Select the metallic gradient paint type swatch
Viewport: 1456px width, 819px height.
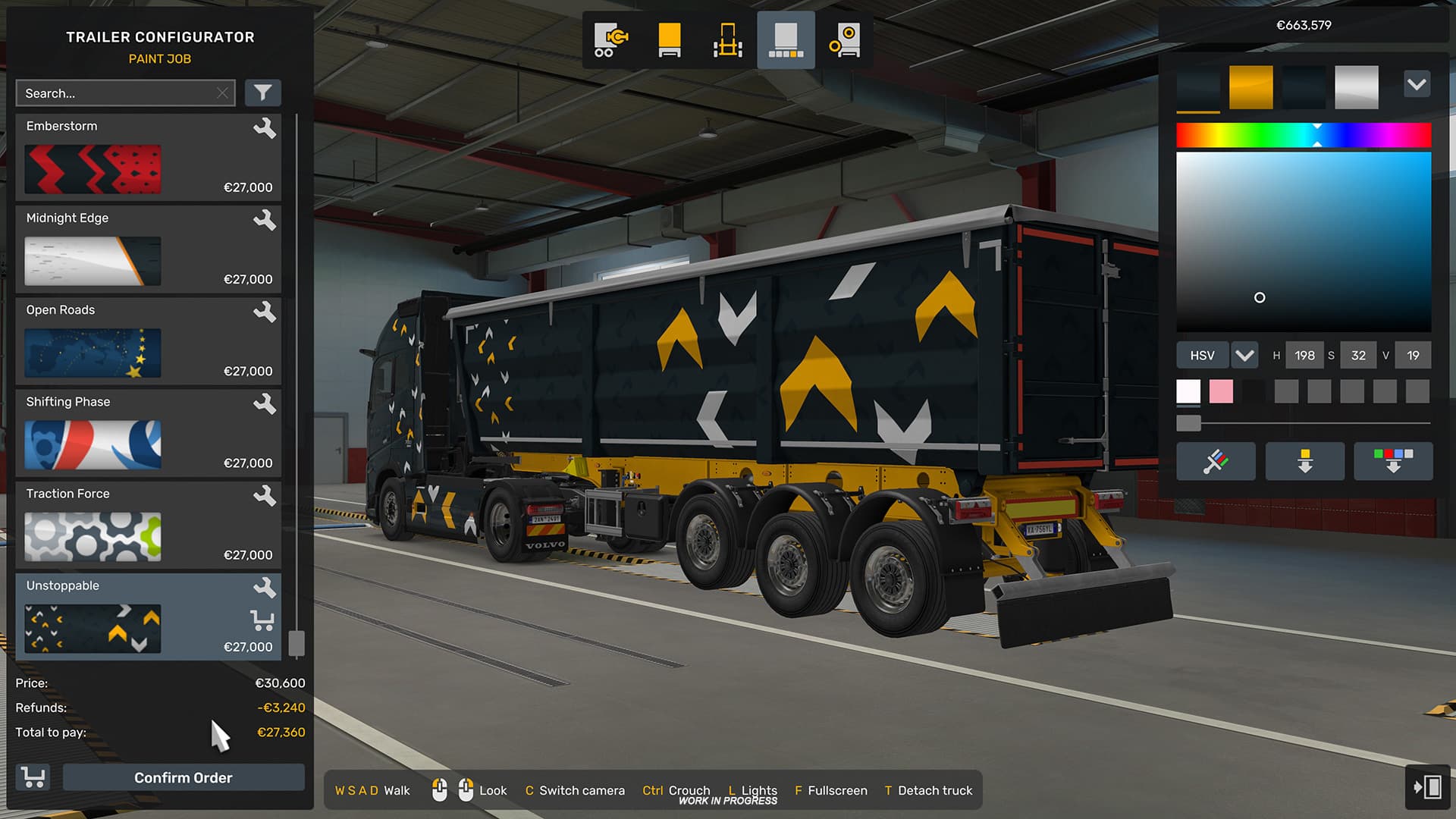click(x=1357, y=86)
